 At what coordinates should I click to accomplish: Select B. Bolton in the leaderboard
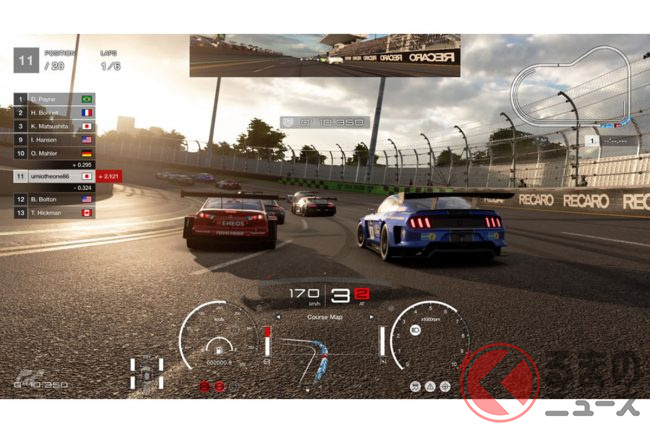click(x=52, y=200)
